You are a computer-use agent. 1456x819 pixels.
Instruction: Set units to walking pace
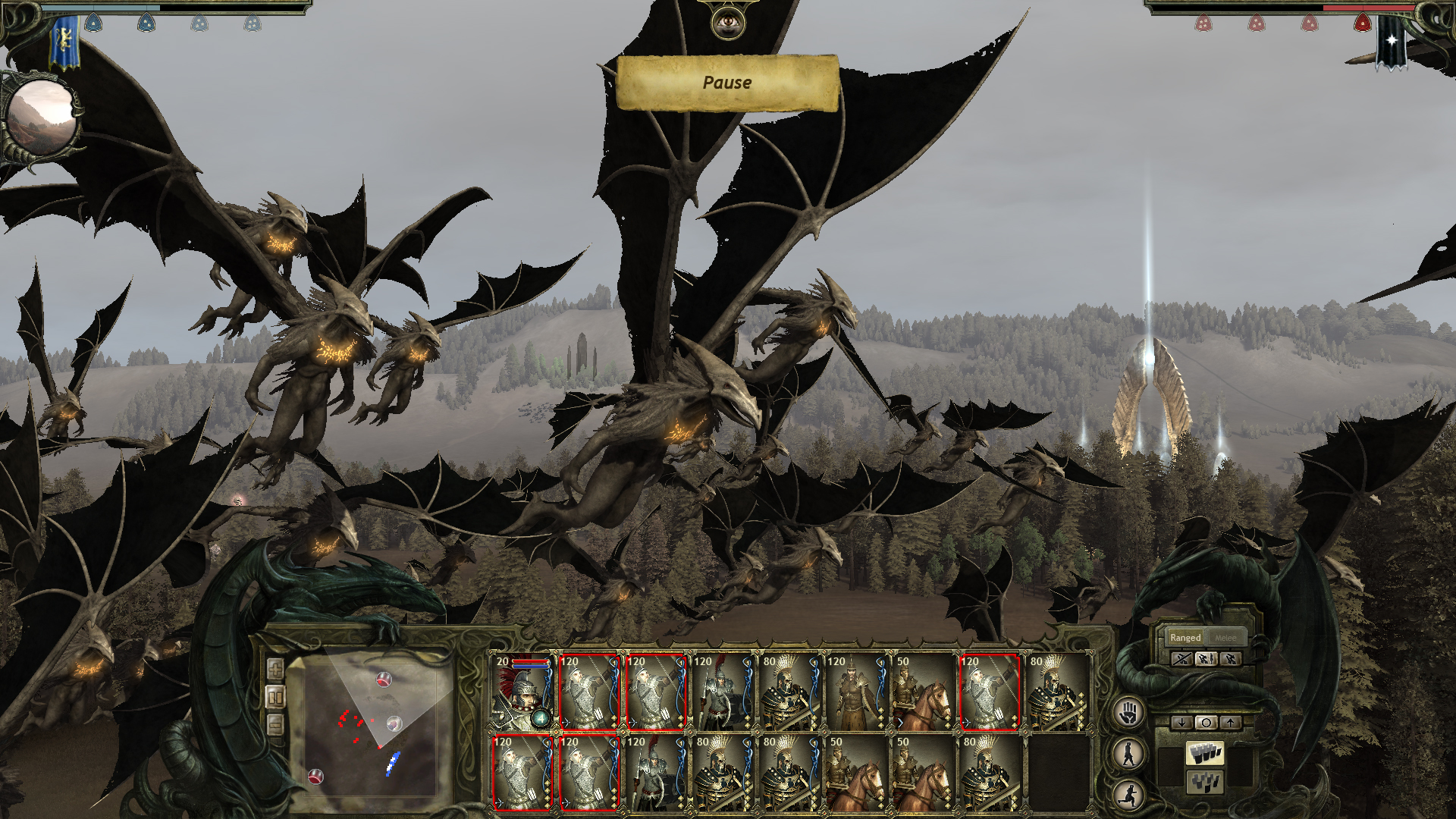pyautogui.click(x=1130, y=754)
